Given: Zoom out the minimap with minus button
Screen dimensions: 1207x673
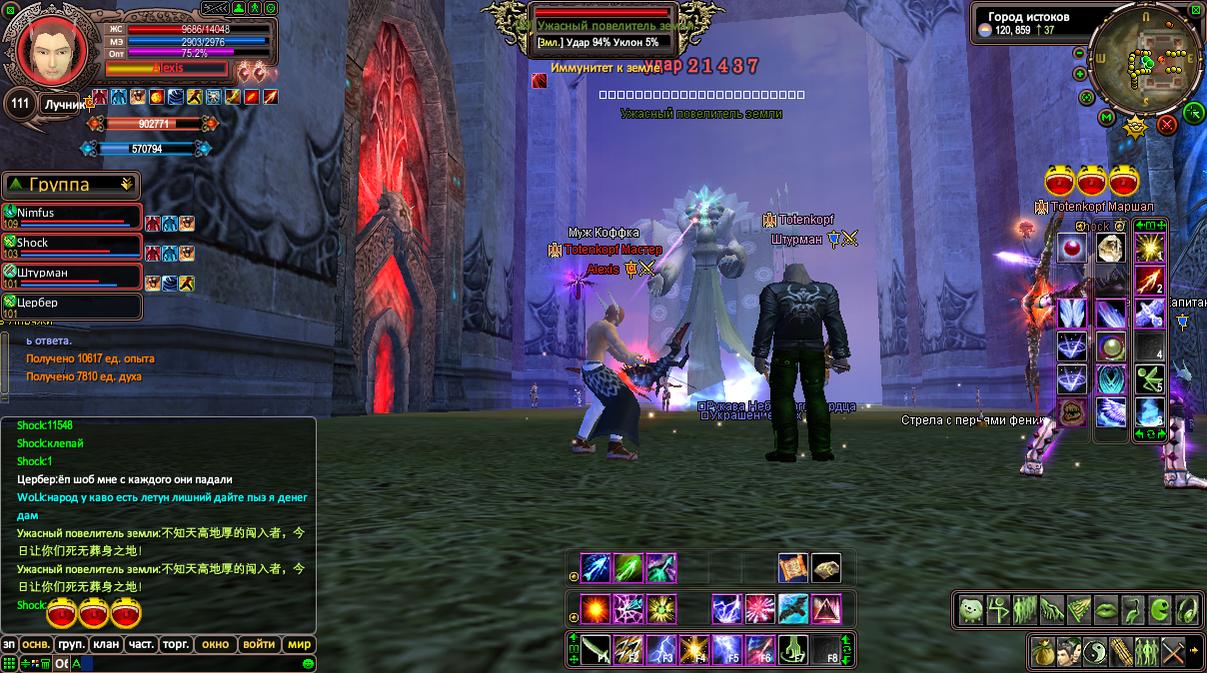Looking at the screenshot, I should pos(1079,53).
